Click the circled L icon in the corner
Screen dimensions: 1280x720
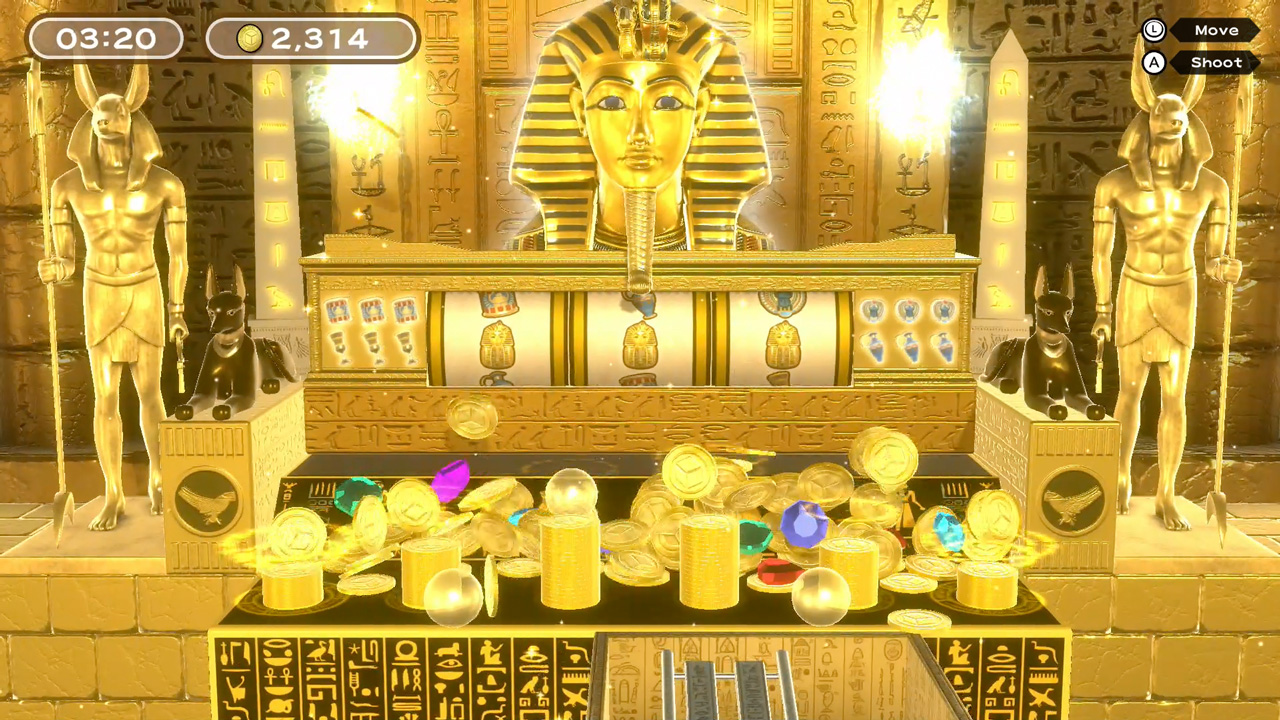1152,30
